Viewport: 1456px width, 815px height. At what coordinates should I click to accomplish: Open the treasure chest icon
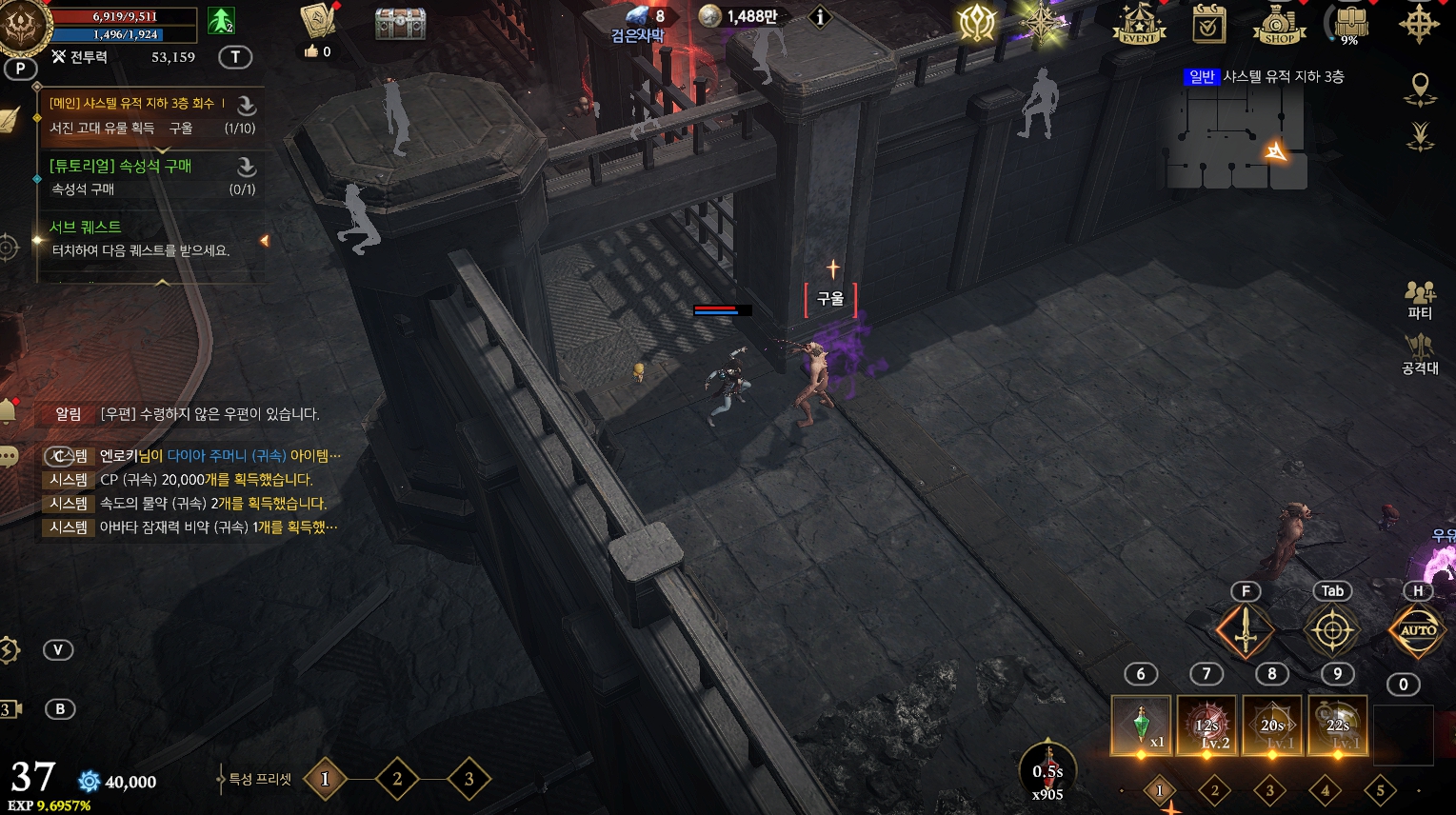[x=400, y=23]
